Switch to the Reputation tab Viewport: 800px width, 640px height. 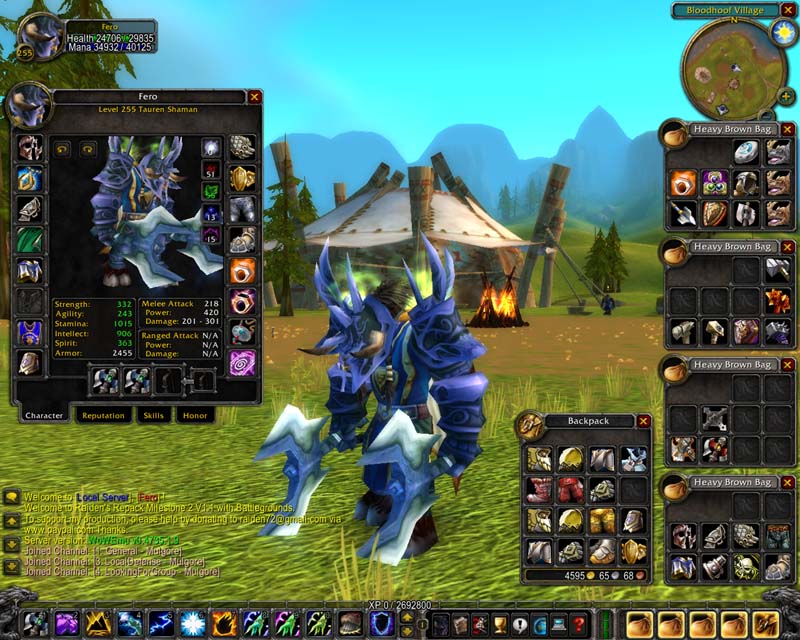point(104,415)
